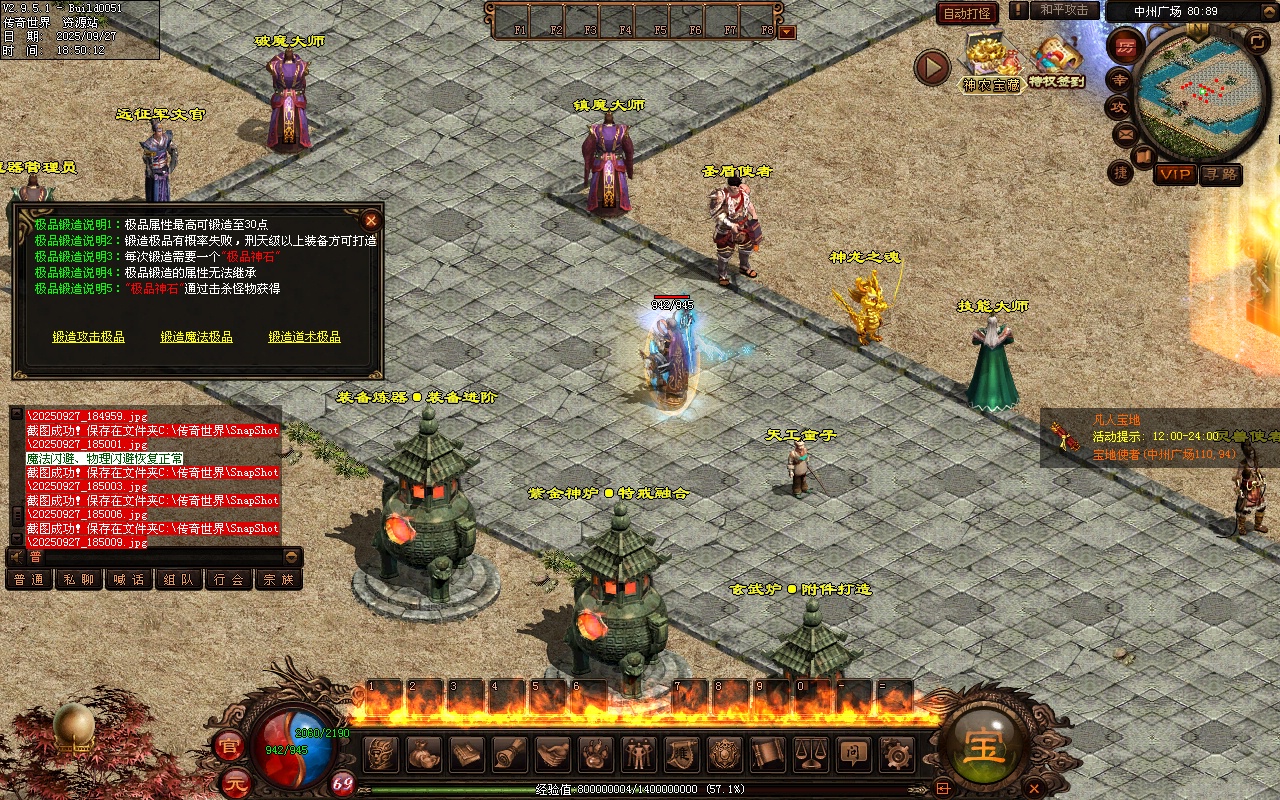
Task: Open the bag pouch icon
Action: pyautogui.click(x=425, y=754)
